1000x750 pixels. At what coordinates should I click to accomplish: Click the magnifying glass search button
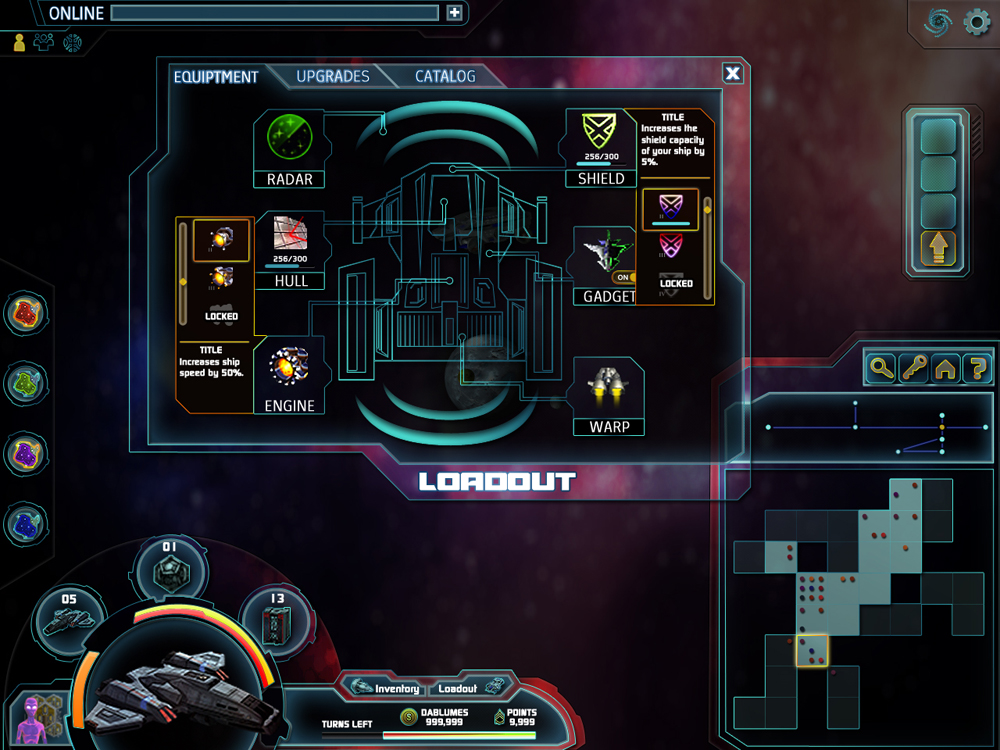coord(881,368)
